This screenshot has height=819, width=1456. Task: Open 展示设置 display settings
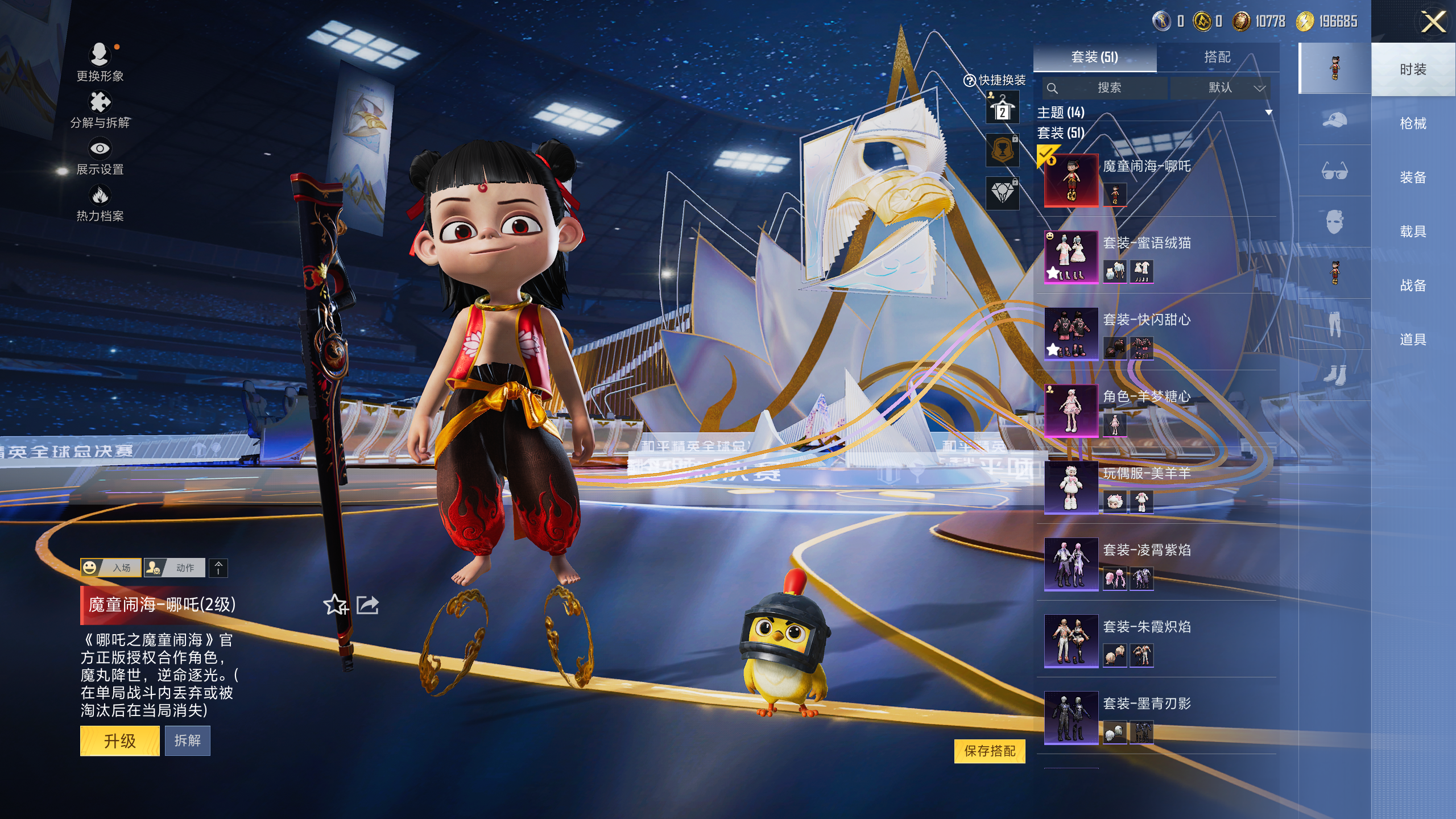[x=100, y=156]
